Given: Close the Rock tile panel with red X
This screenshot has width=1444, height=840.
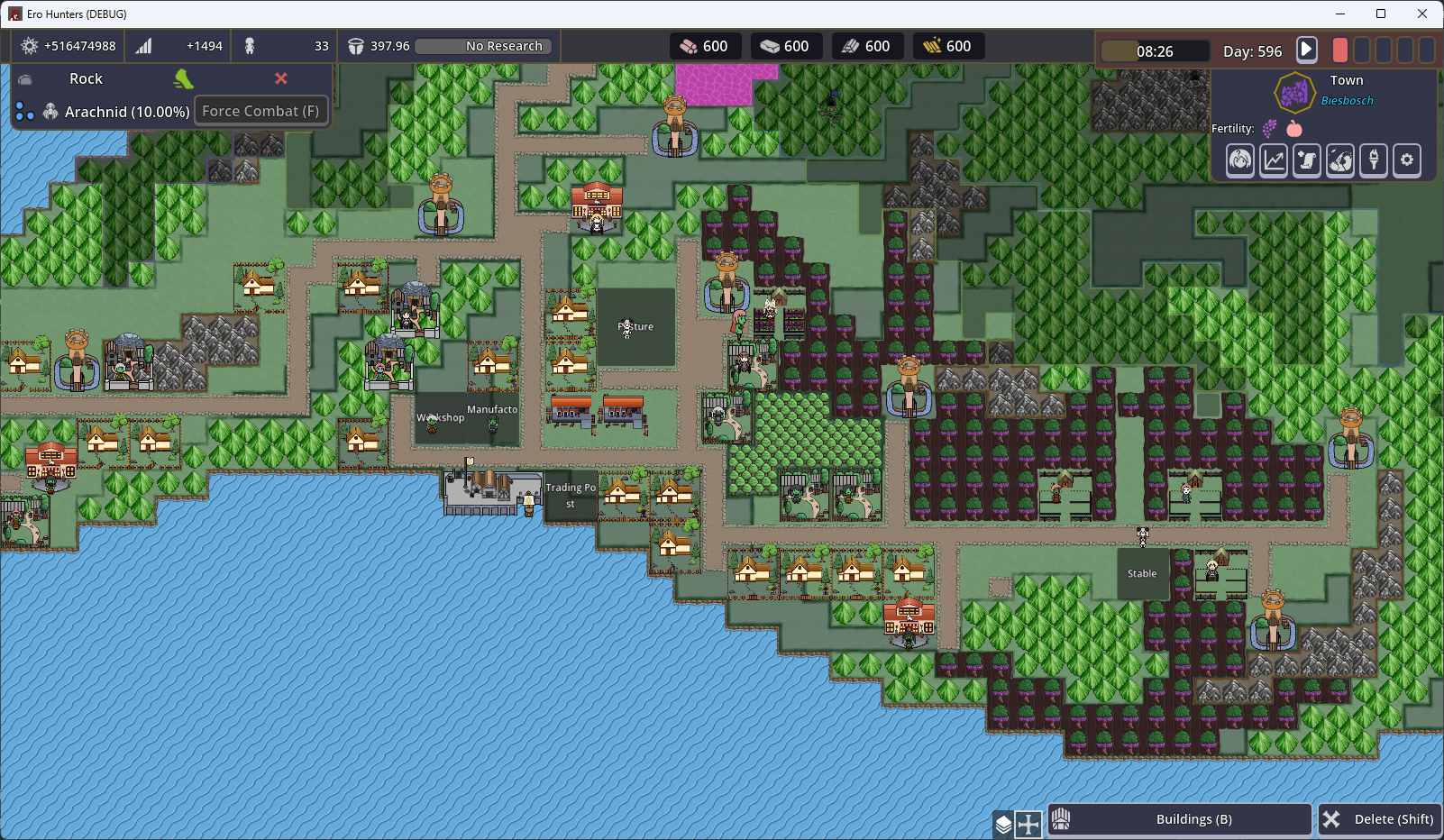Looking at the screenshot, I should click(x=280, y=79).
